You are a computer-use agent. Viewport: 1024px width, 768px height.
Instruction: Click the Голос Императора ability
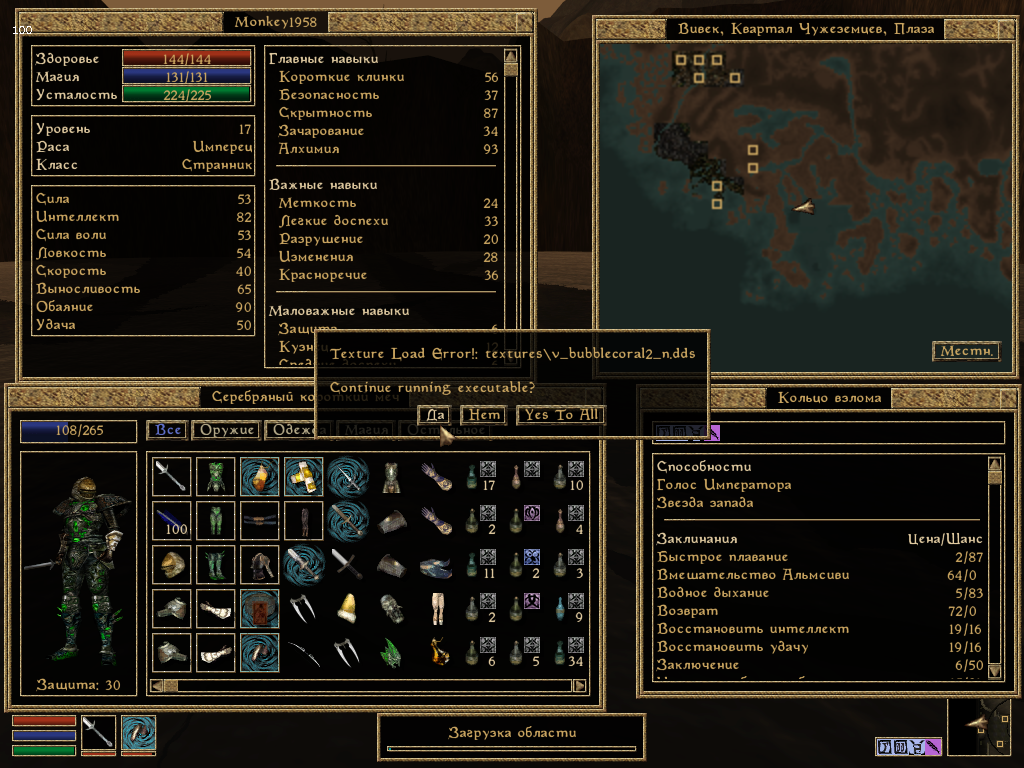pos(723,485)
